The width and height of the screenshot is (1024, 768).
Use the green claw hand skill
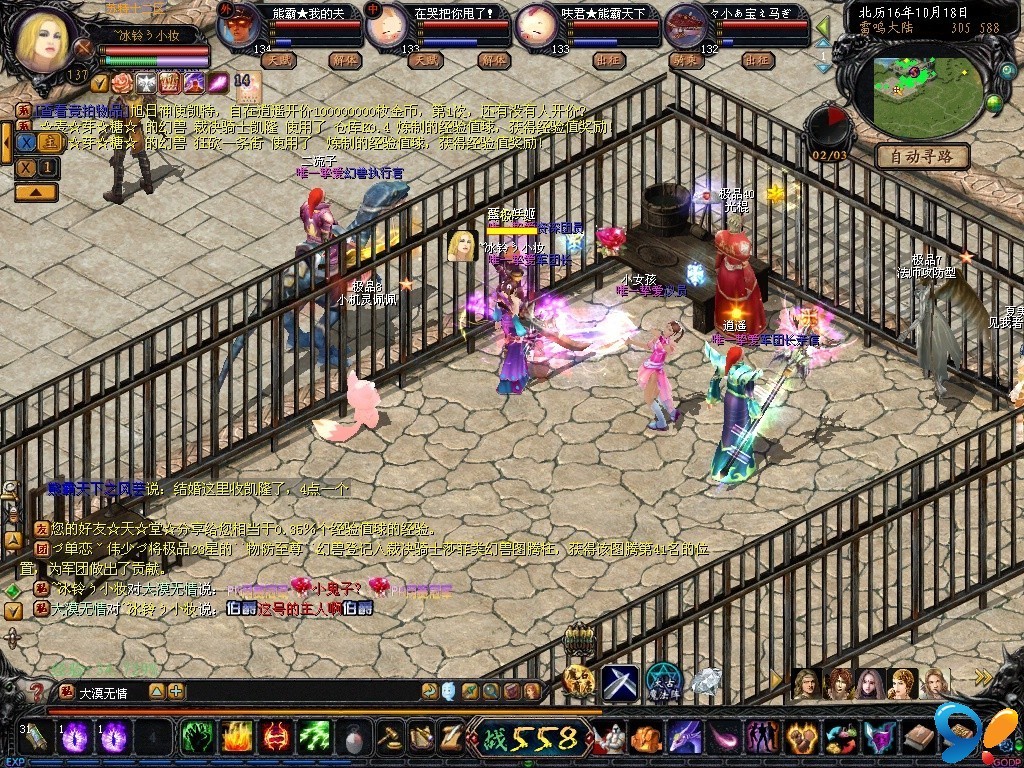[x=196, y=739]
